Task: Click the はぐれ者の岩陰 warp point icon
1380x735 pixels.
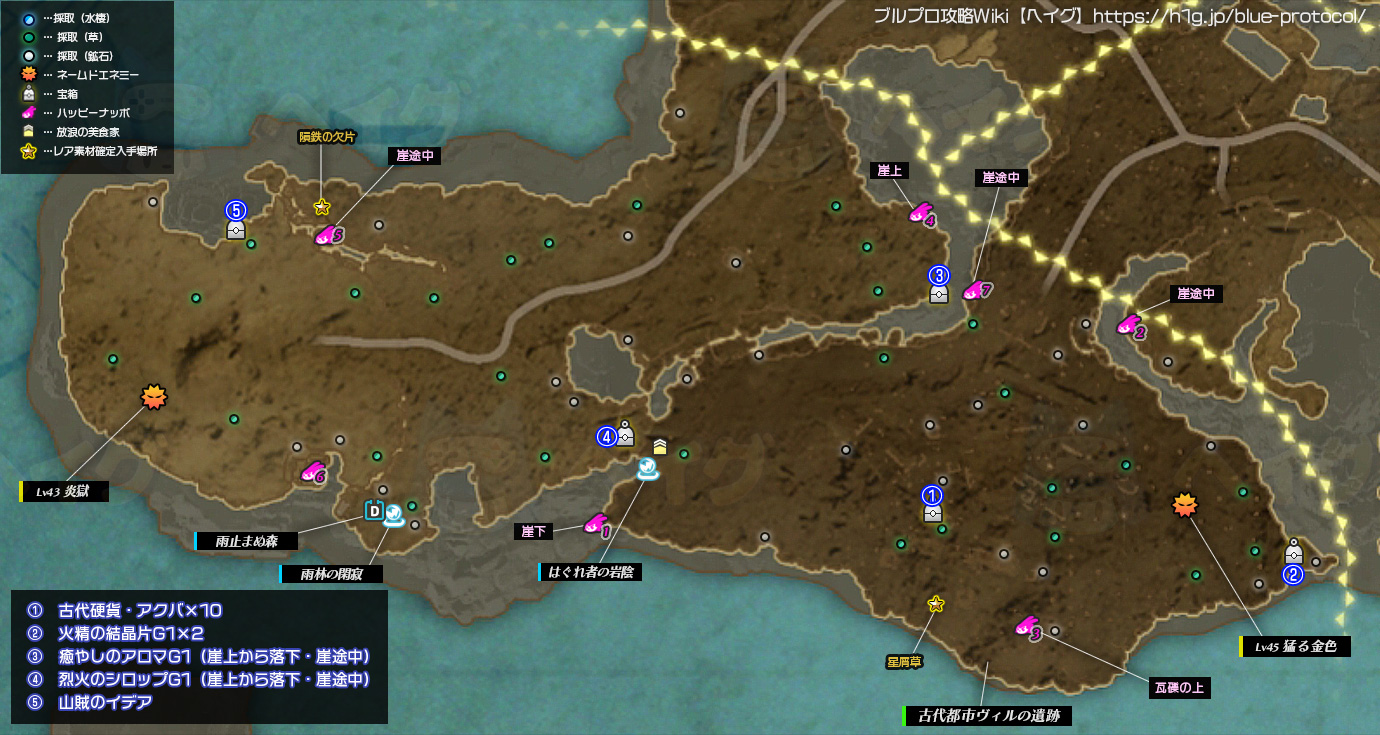Action: click(649, 468)
